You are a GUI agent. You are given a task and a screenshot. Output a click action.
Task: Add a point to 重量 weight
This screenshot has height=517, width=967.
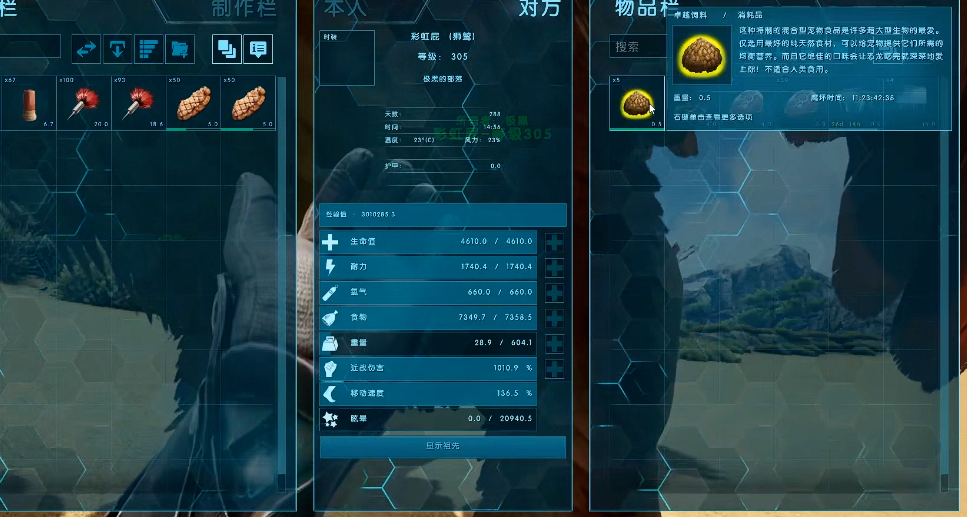click(554, 344)
